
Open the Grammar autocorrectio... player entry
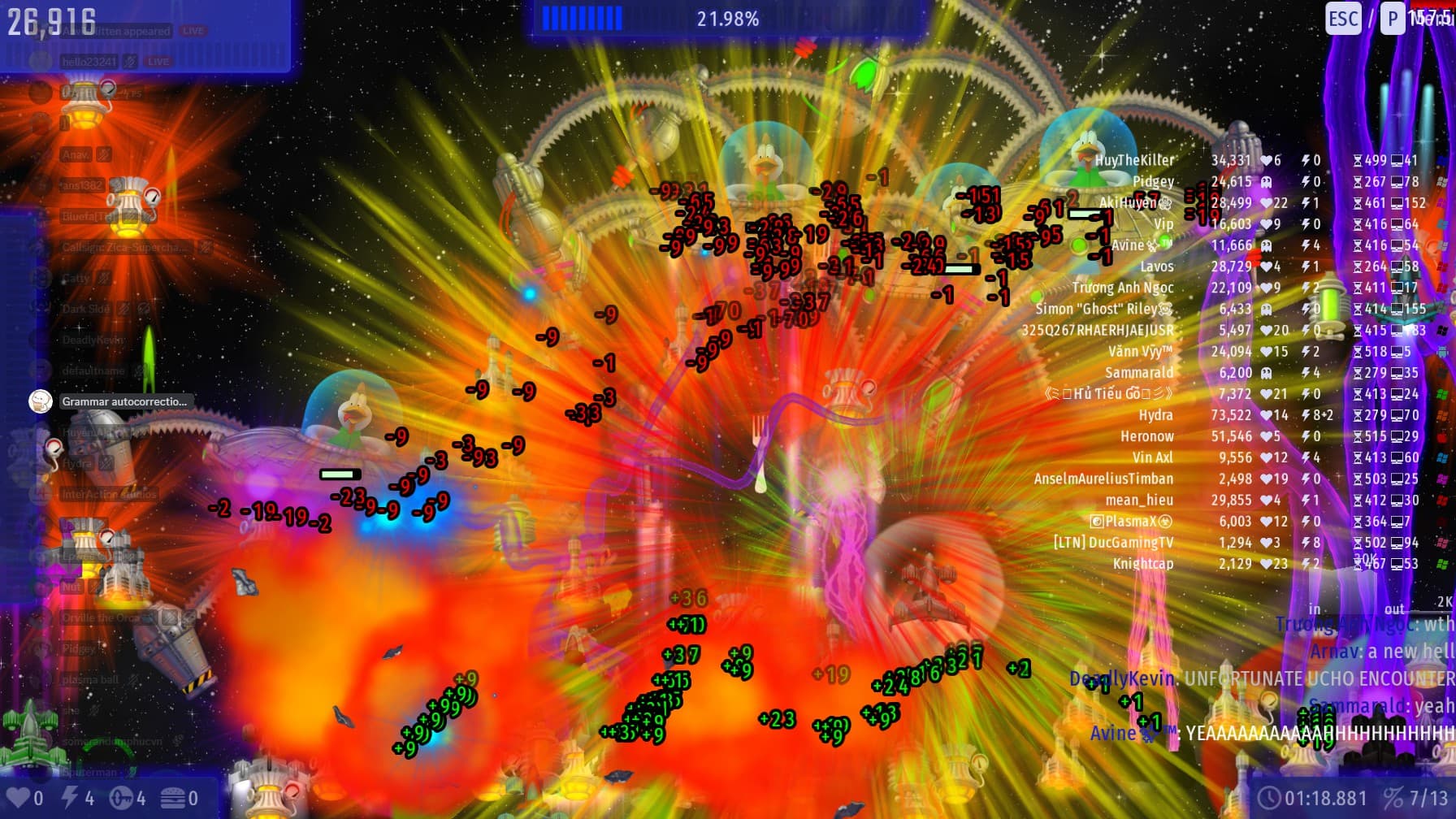coord(123,401)
